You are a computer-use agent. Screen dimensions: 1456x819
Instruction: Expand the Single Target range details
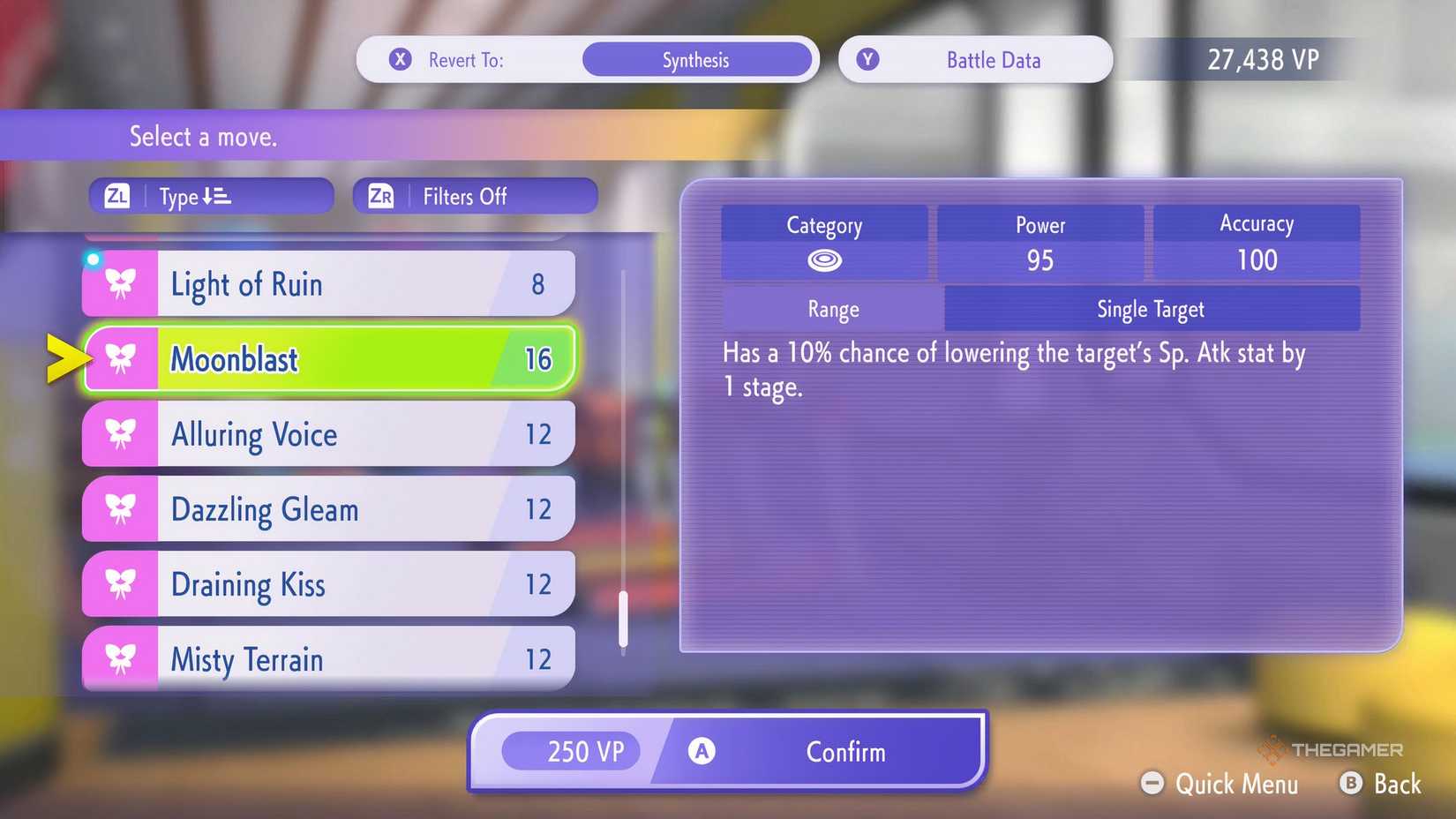(x=1150, y=308)
